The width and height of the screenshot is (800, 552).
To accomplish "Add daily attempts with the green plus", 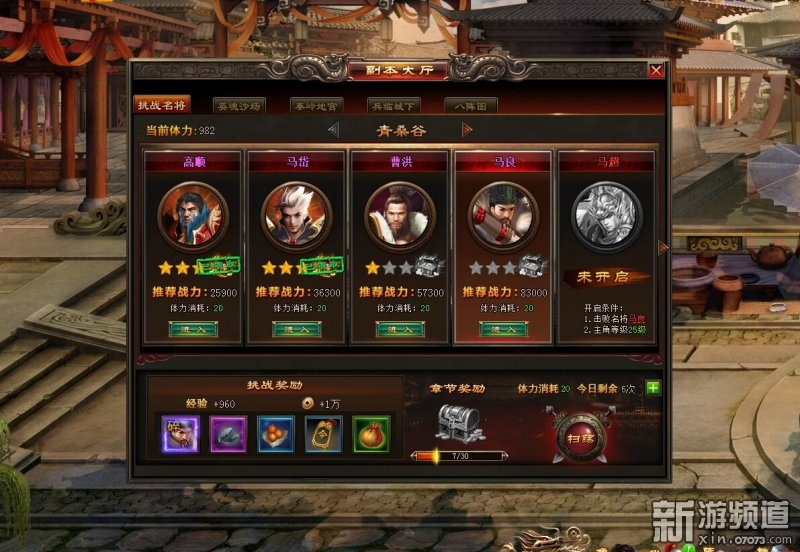I will click(653, 388).
